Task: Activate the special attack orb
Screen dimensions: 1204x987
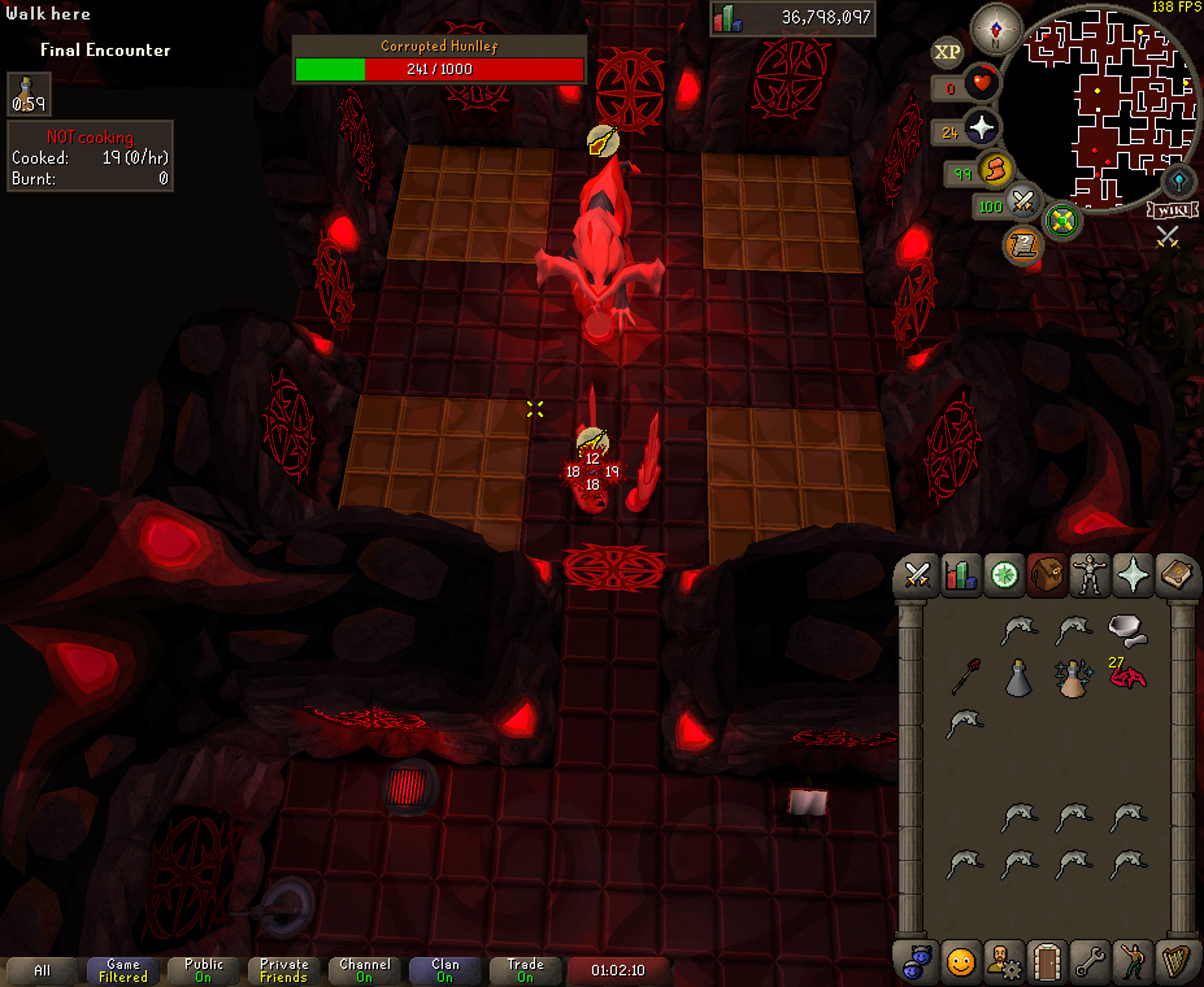Action: click(1023, 202)
